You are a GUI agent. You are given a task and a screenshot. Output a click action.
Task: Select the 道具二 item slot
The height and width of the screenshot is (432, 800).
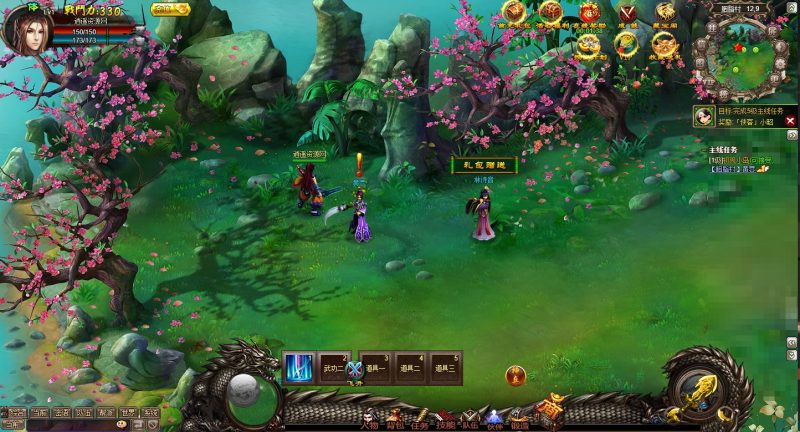coord(409,369)
